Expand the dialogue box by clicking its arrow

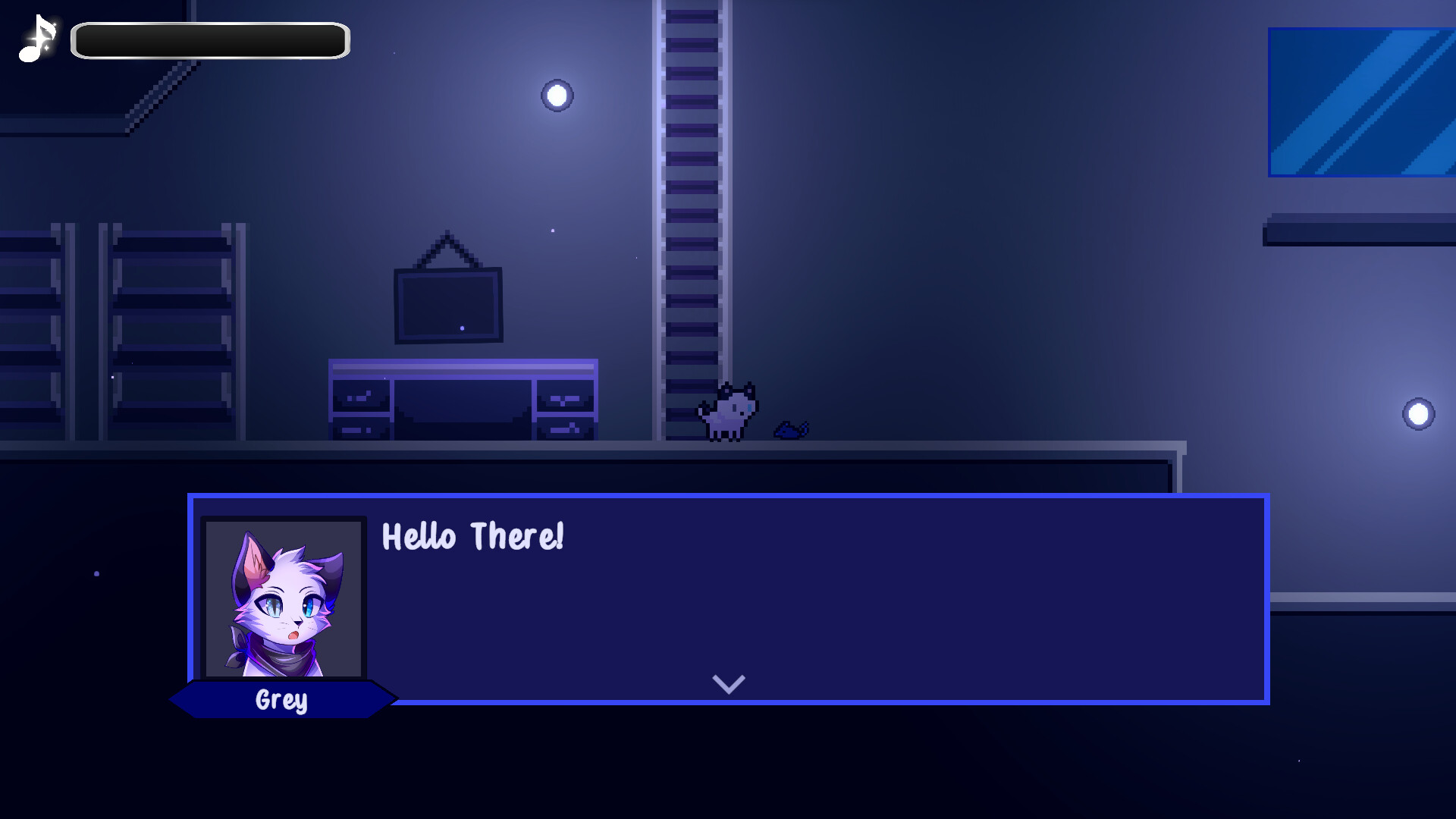point(727,683)
